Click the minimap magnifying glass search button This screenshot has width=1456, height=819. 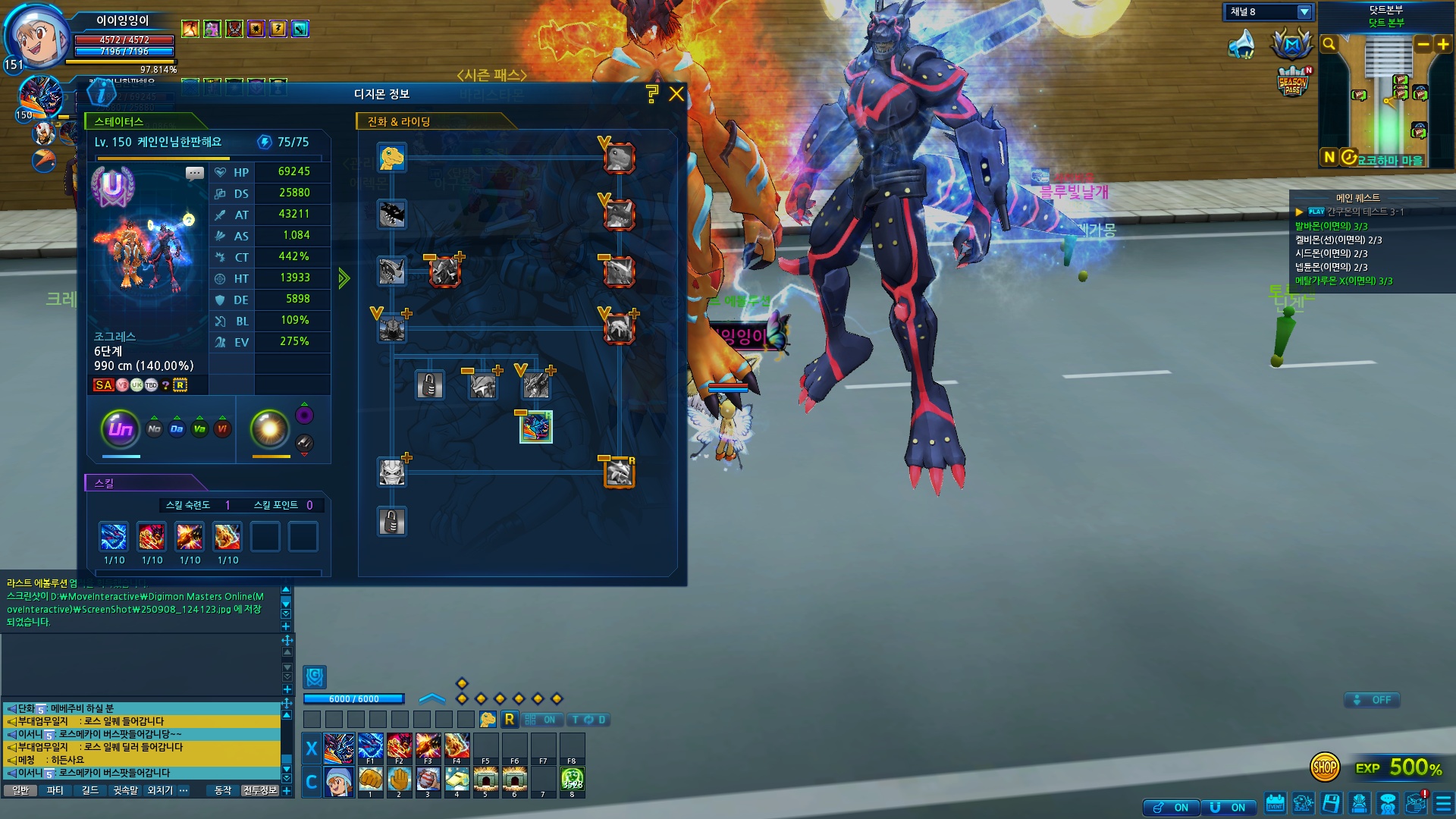pos(1329,45)
